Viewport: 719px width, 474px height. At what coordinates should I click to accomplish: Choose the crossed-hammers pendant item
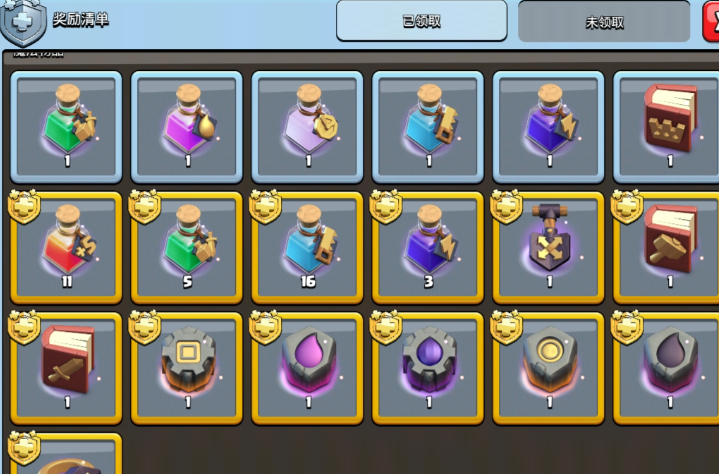coord(548,246)
